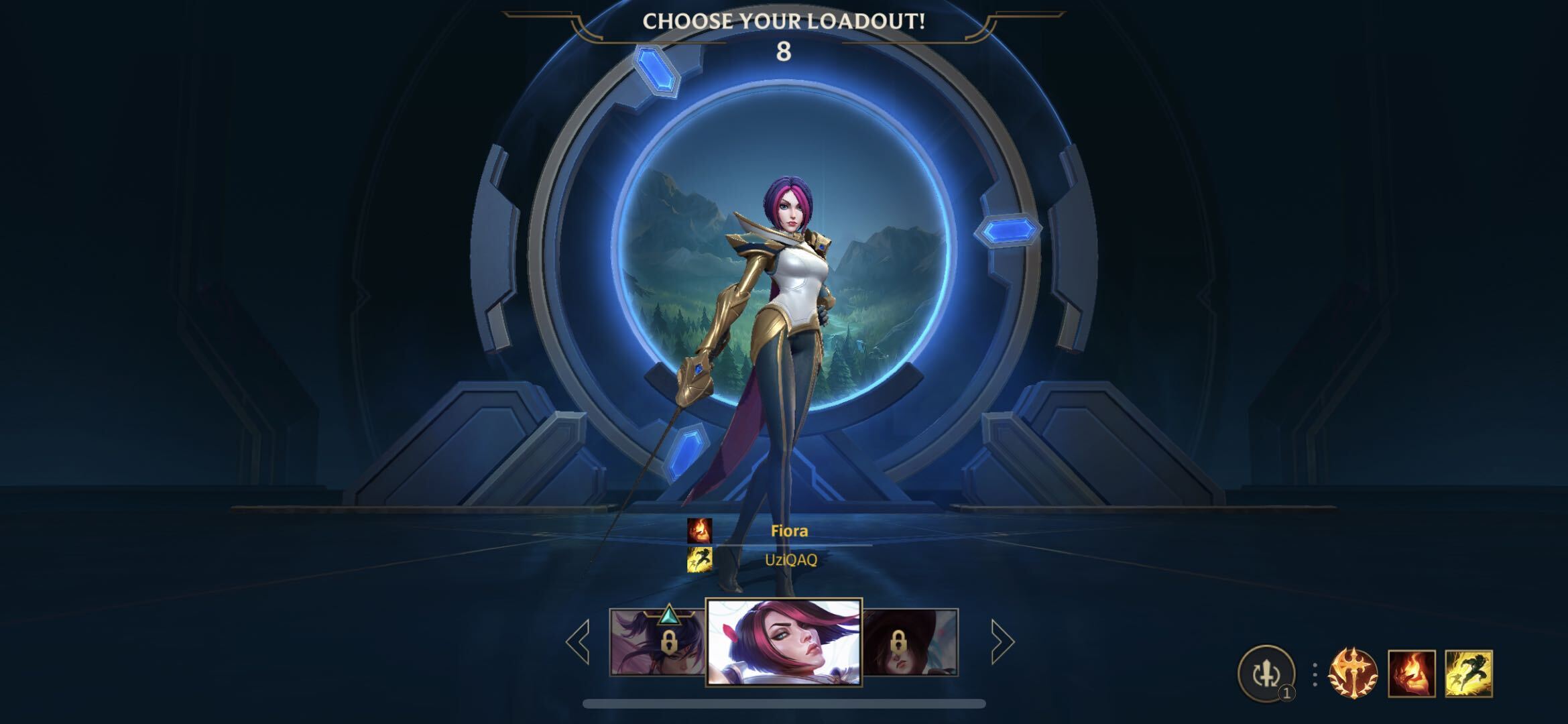Select the locked purple-haired Fiora skin thumbnail
The image size is (1568, 724).
tap(657, 642)
